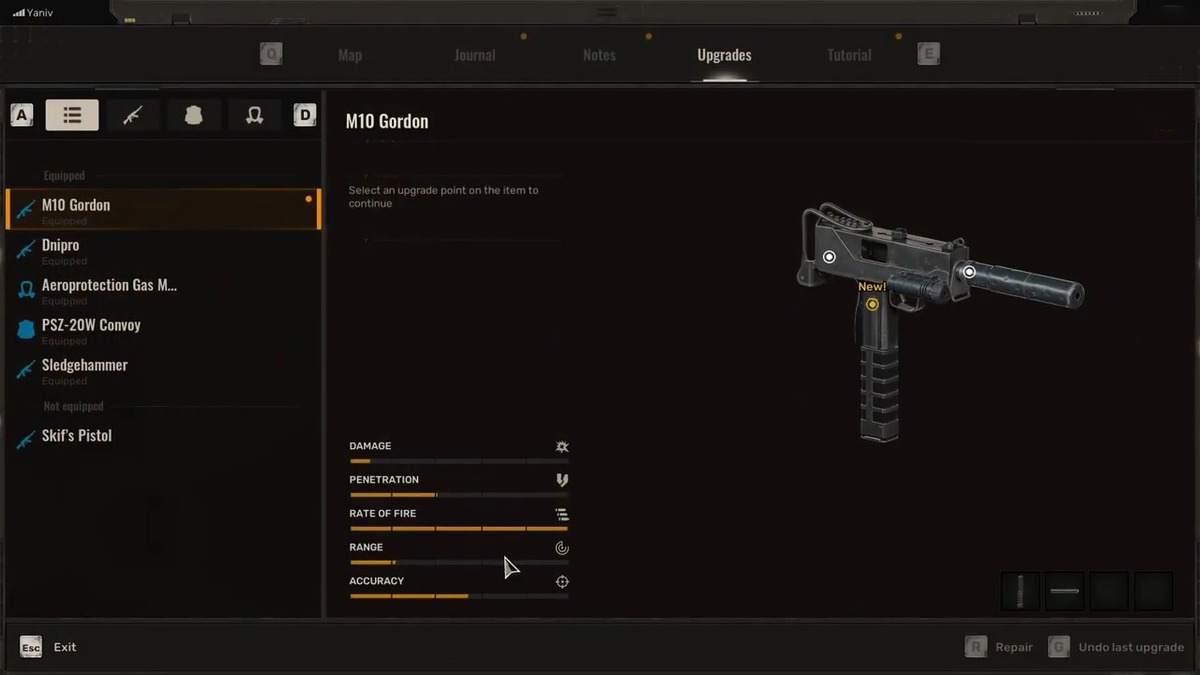1200x675 pixels.
Task: Click the New upgrade point on grip
Action: (x=872, y=304)
